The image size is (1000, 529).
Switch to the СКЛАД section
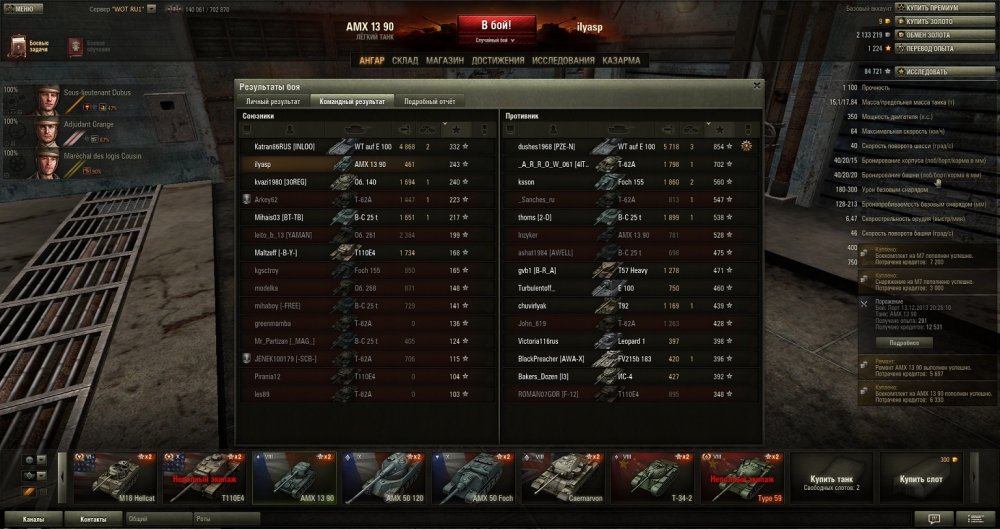(405, 60)
